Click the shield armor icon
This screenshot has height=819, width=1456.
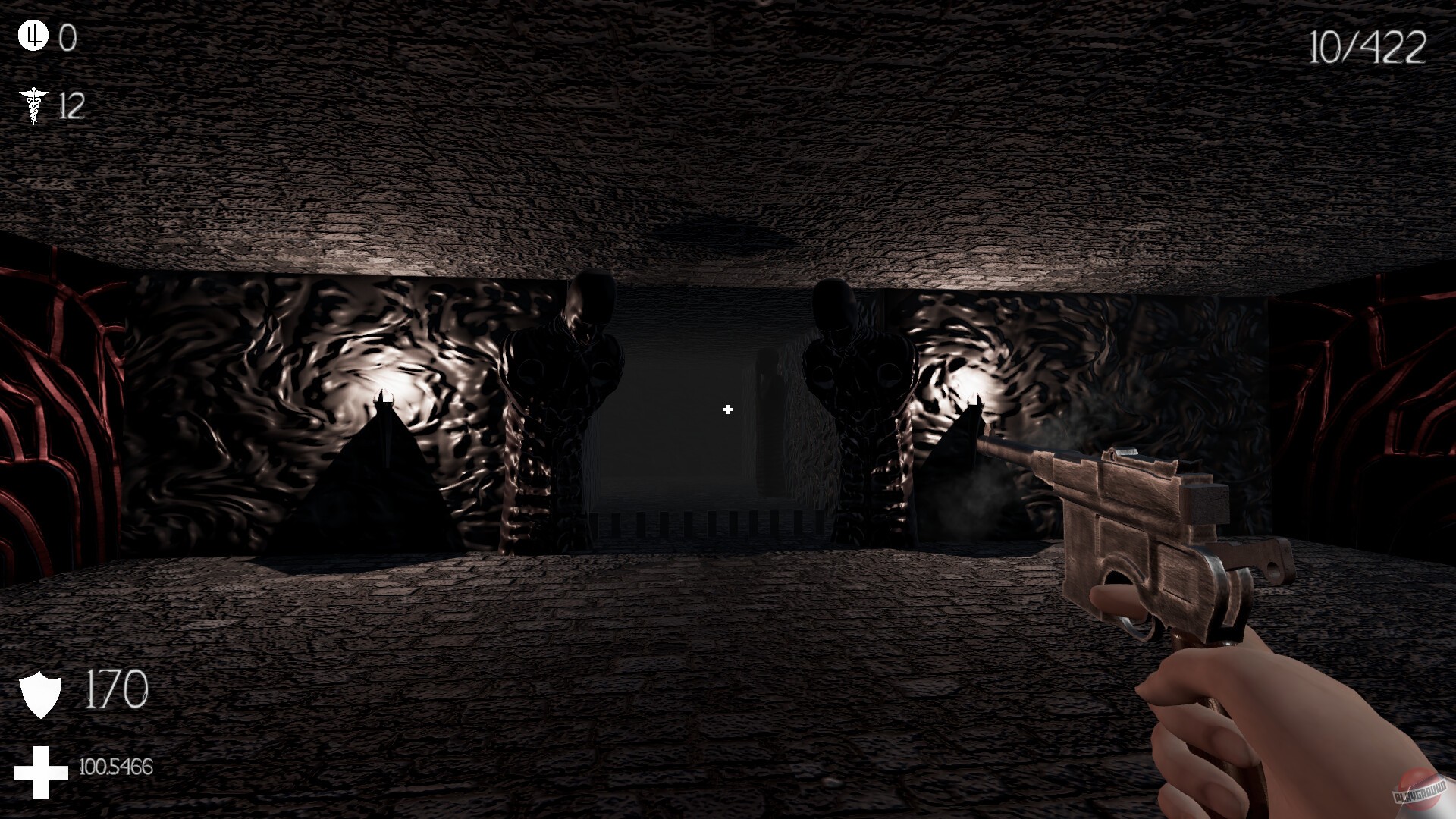[x=42, y=689]
